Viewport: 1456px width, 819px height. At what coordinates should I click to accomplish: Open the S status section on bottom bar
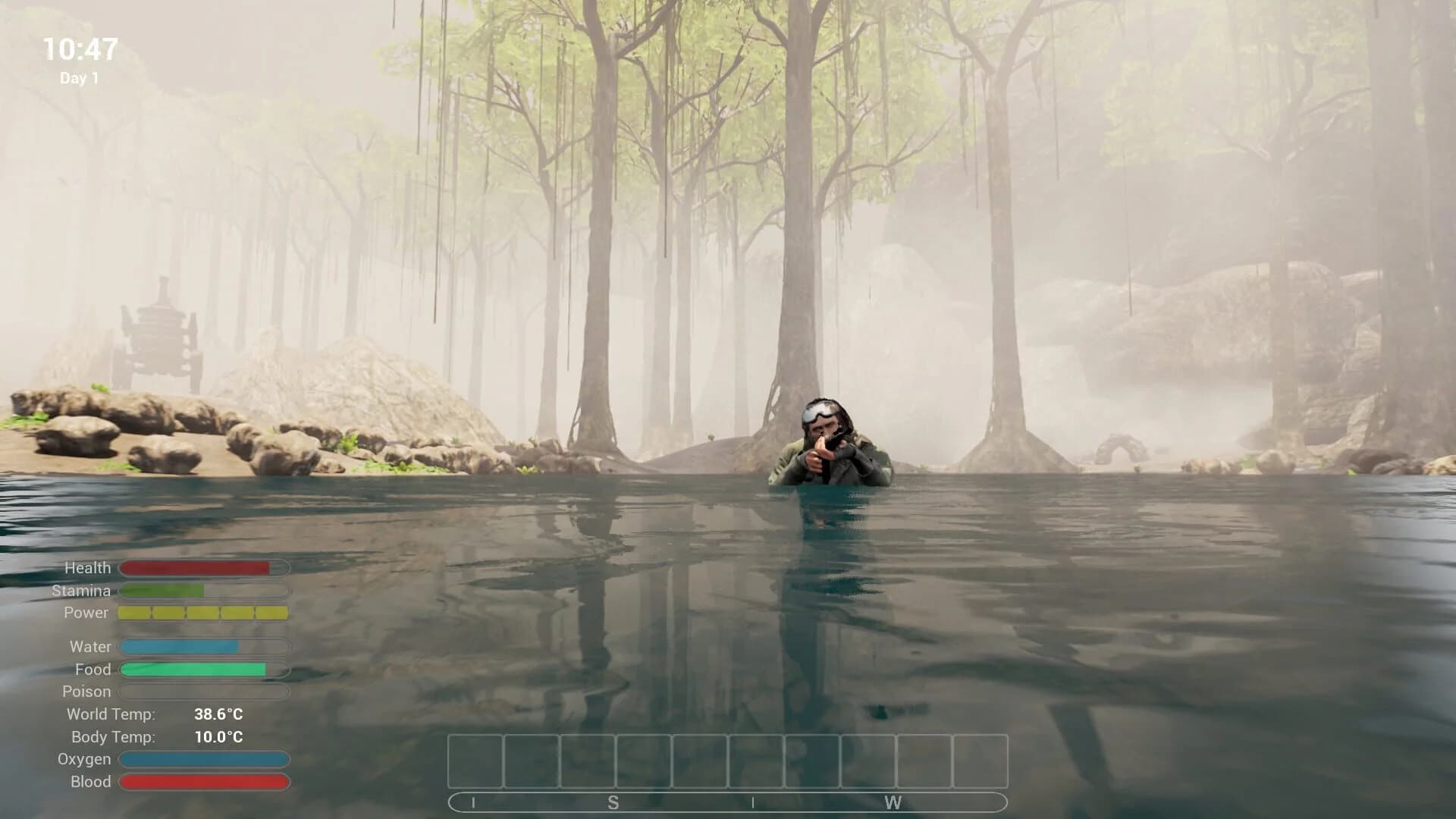click(614, 801)
